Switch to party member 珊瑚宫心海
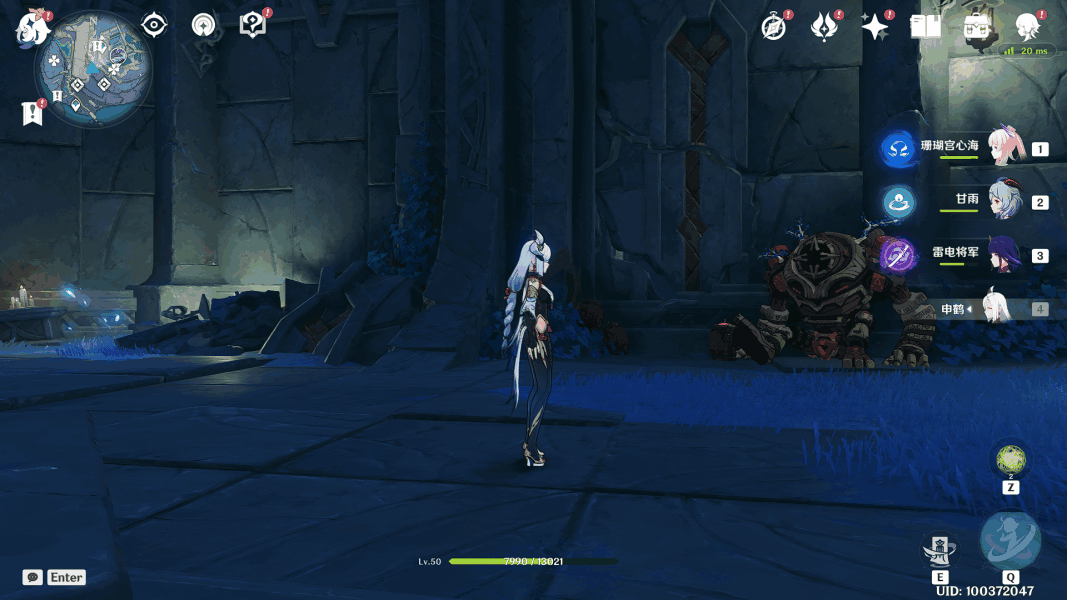This screenshot has height=600, width=1067. pos(1004,148)
